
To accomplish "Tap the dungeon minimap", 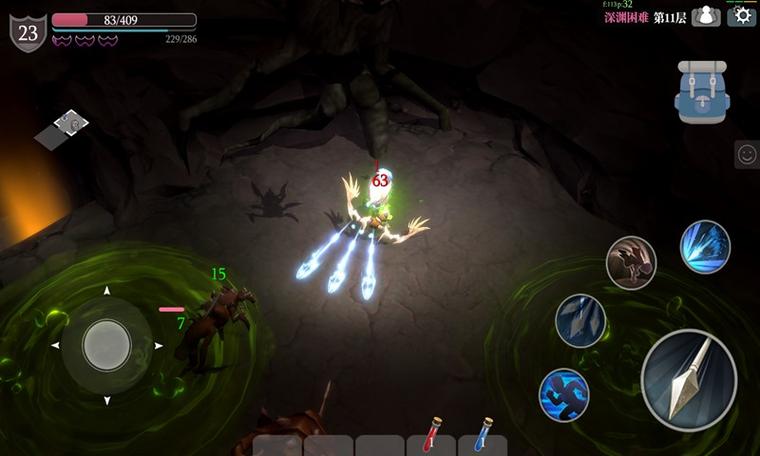I will 62,129.
